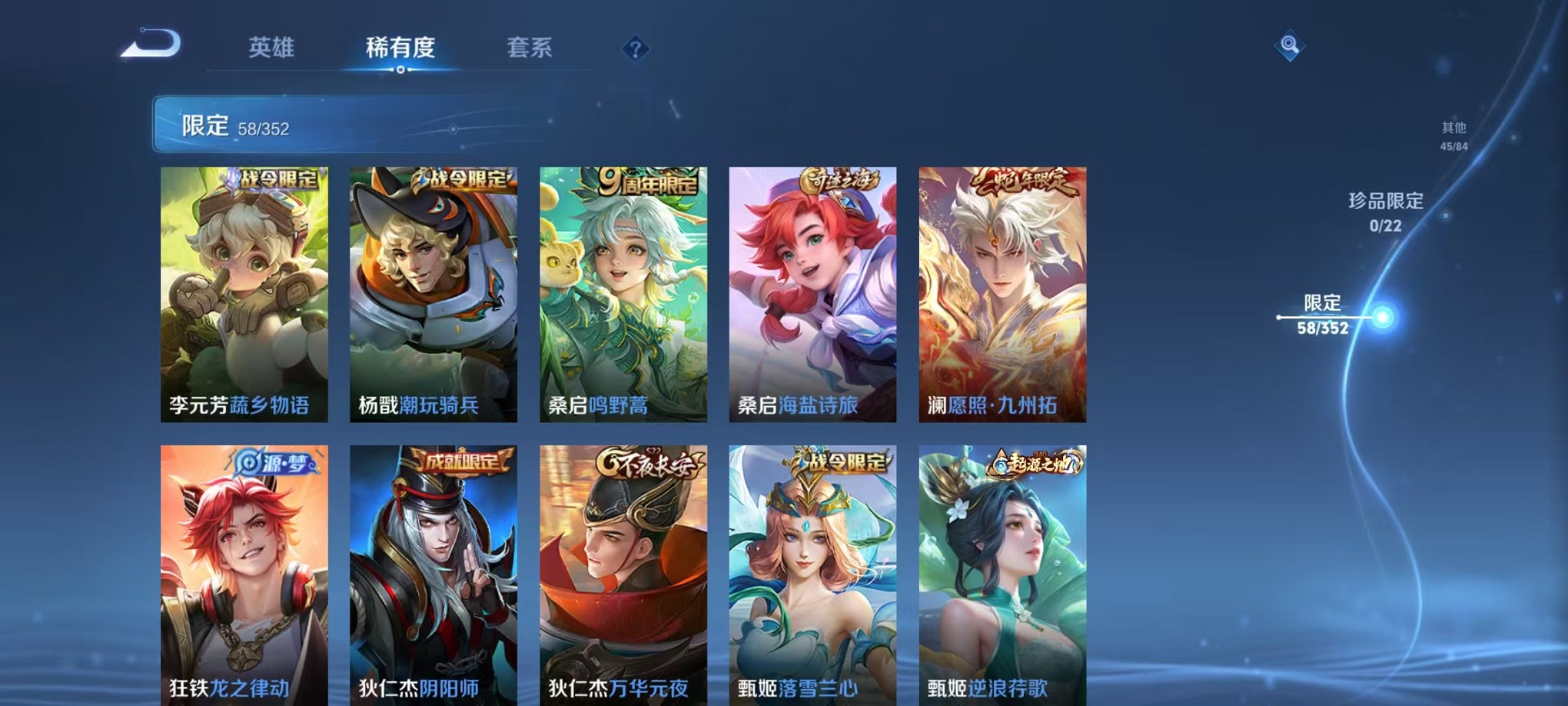1568x706 pixels.
Task: Open the 英雄 tab
Action: pyautogui.click(x=273, y=48)
